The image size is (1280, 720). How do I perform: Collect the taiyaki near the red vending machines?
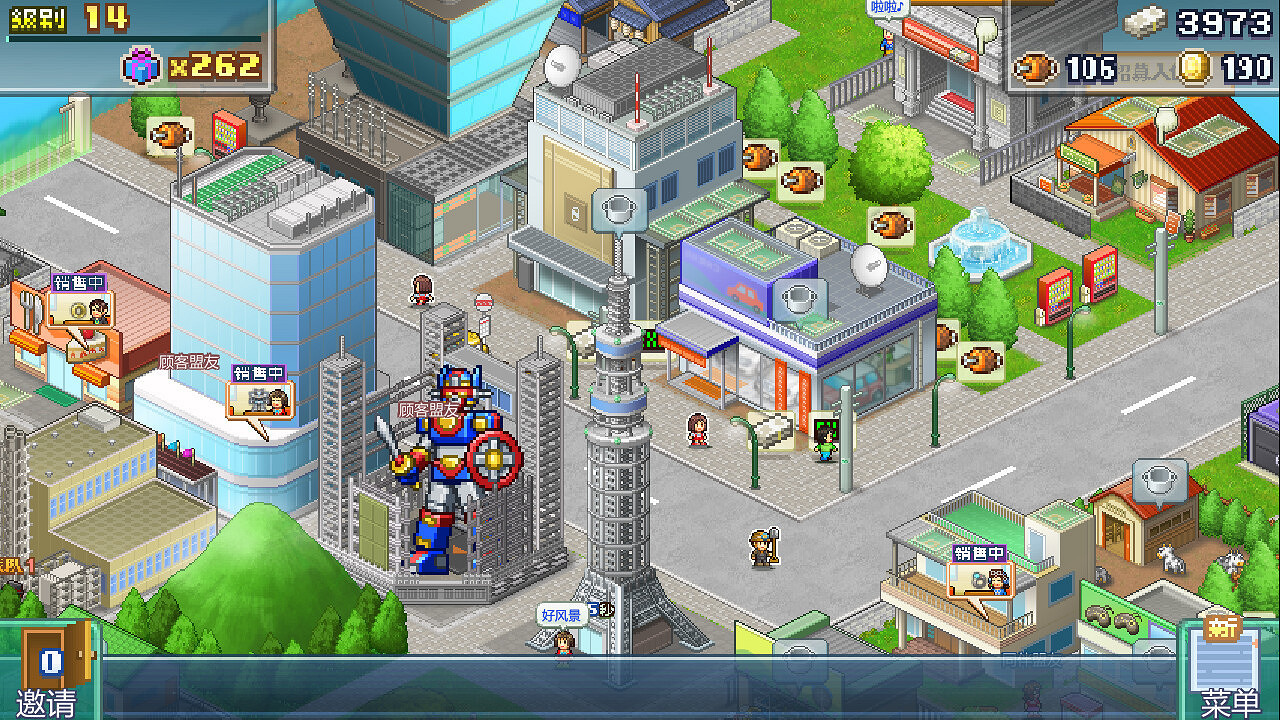click(980, 360)
